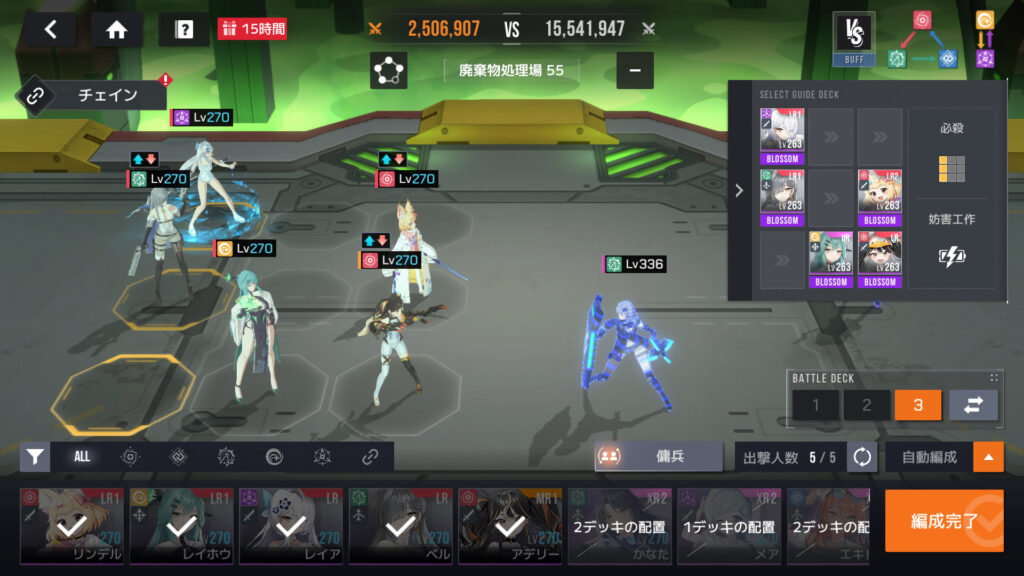This screenshot has height=576, width=1024.
Task: Expand the auto formation options arrow
Action: click(x=989, y=457)
